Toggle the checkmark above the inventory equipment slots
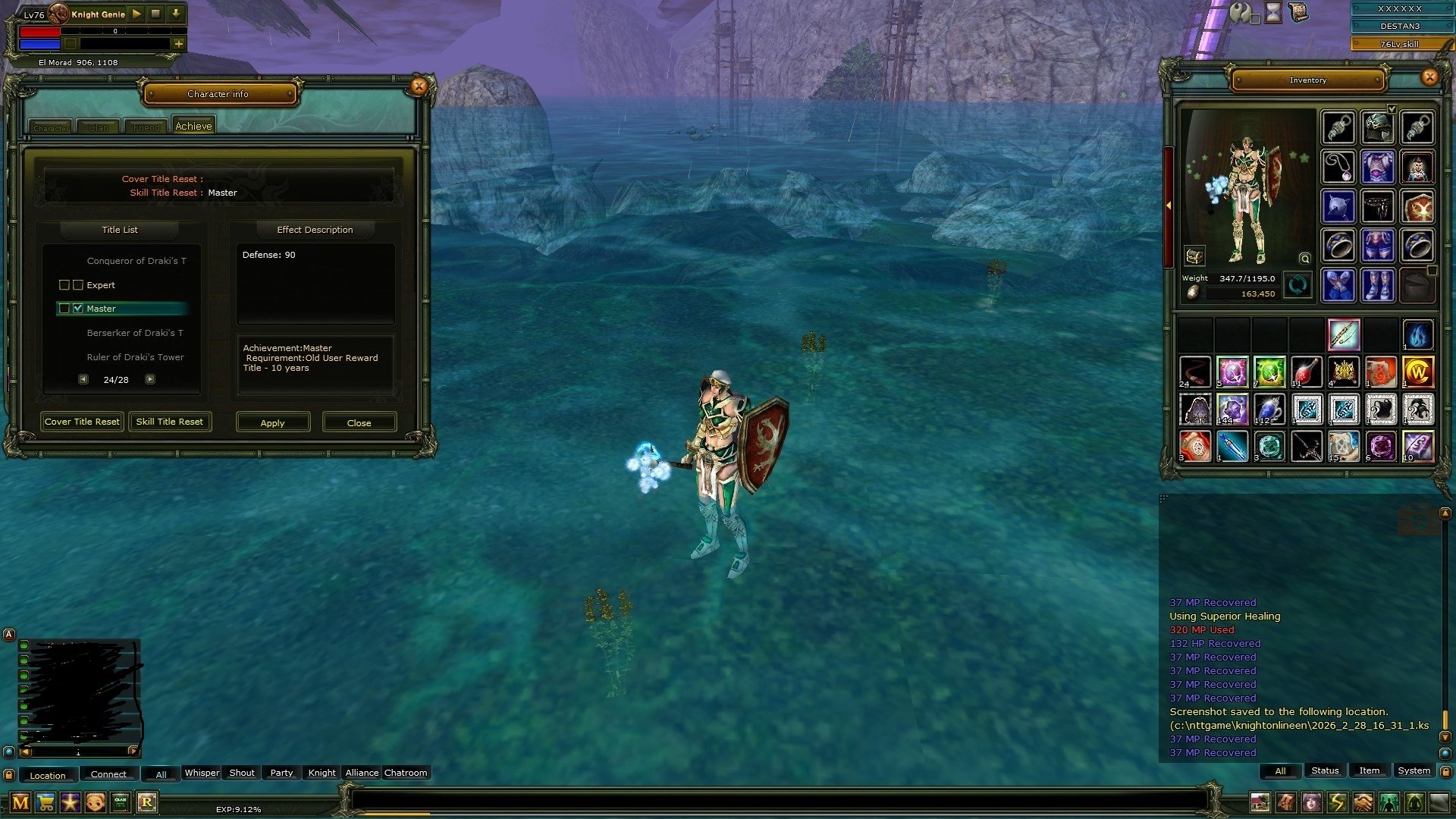The height and width of the screenshot is (819, 1456). 1394,108
